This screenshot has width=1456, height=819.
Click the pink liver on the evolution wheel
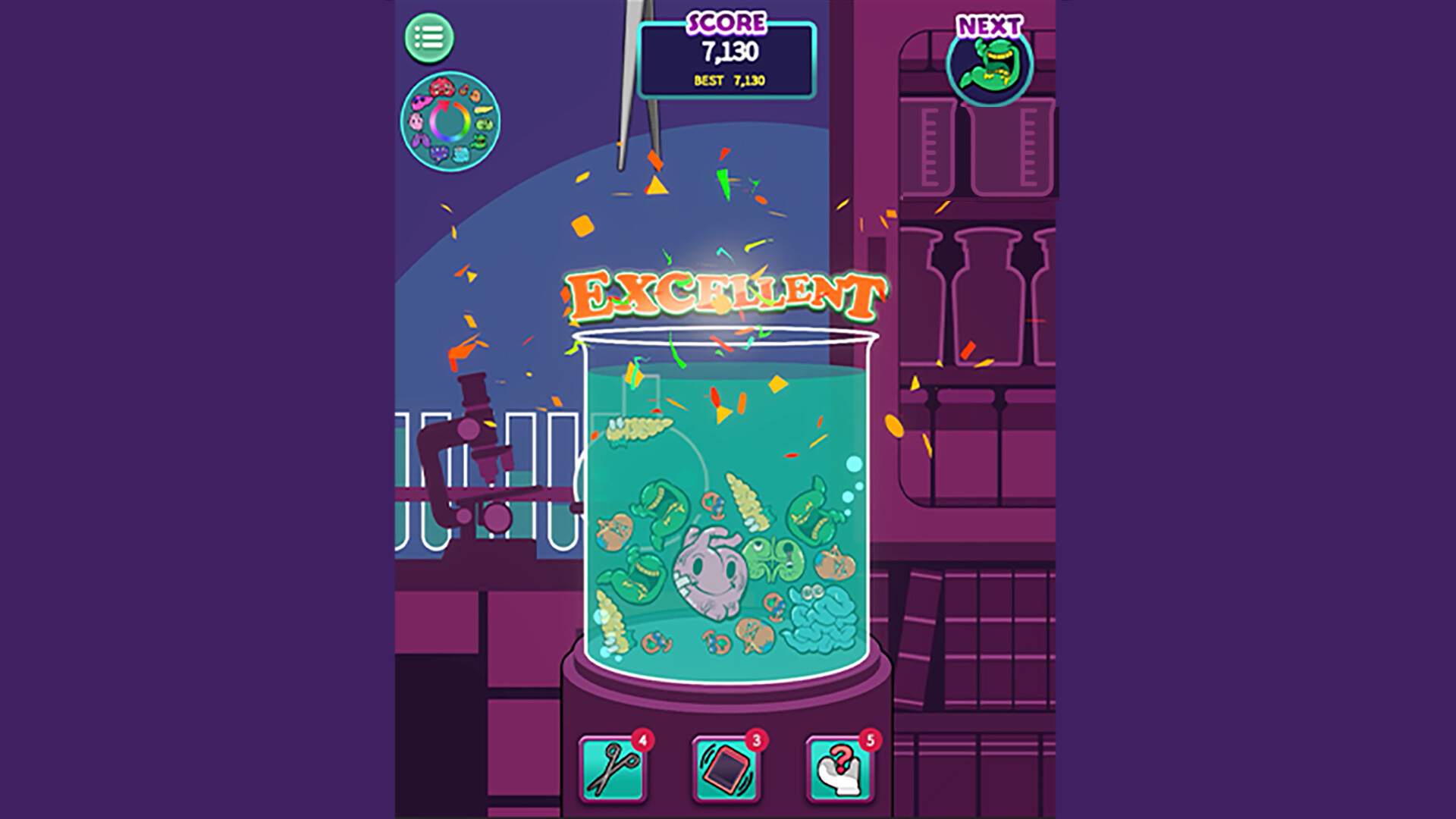[x=422, y=105]
